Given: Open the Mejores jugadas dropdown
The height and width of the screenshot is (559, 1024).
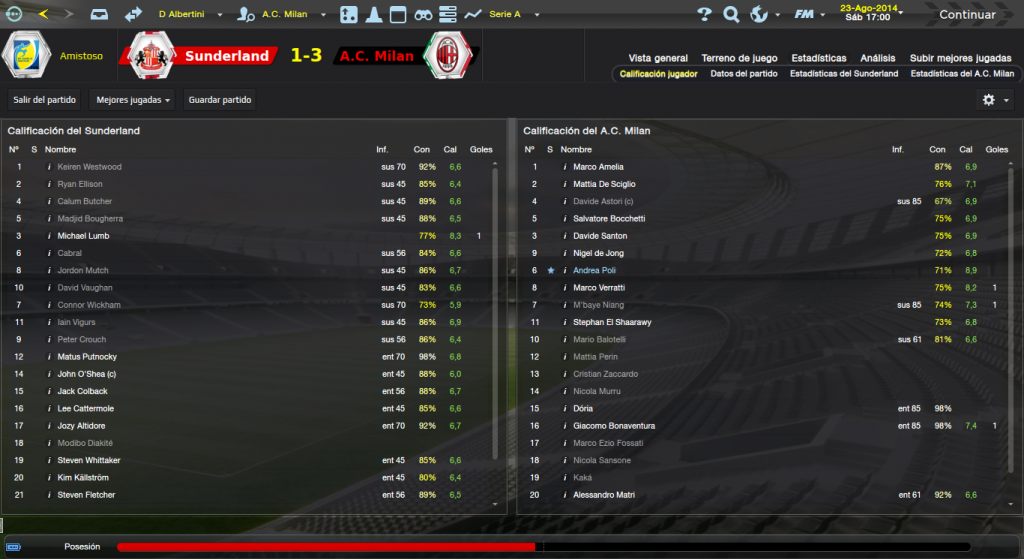Looking at the screenshot, I should point(131,100).
